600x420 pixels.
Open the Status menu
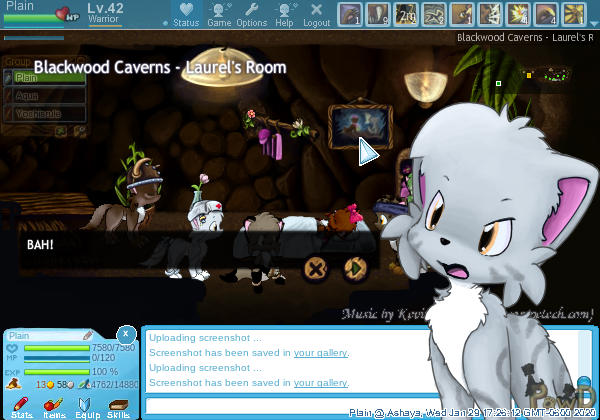185,14
